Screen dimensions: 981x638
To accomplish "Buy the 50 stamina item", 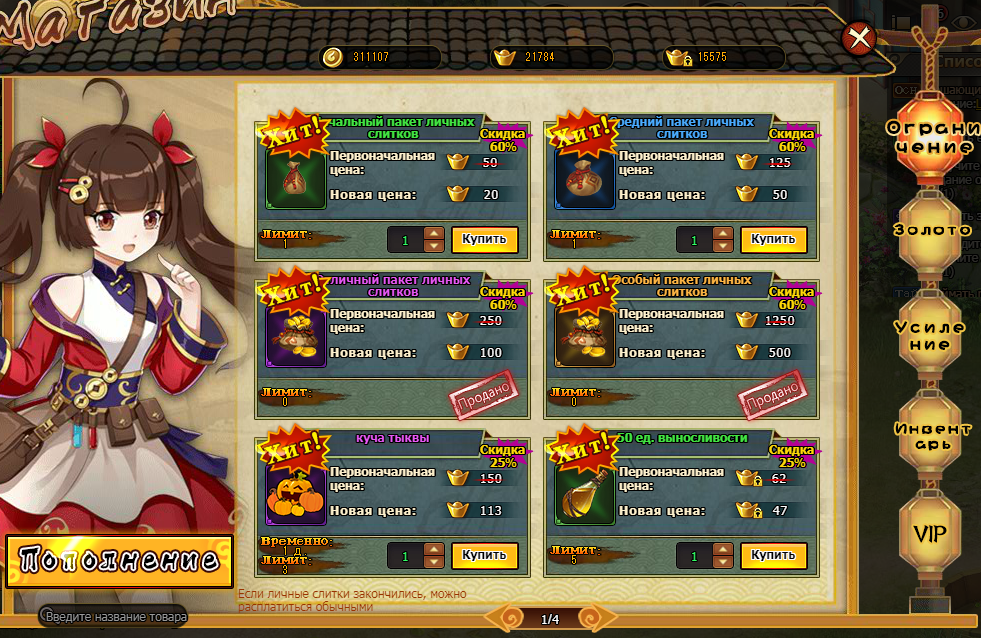I will [x=773, y=555].
